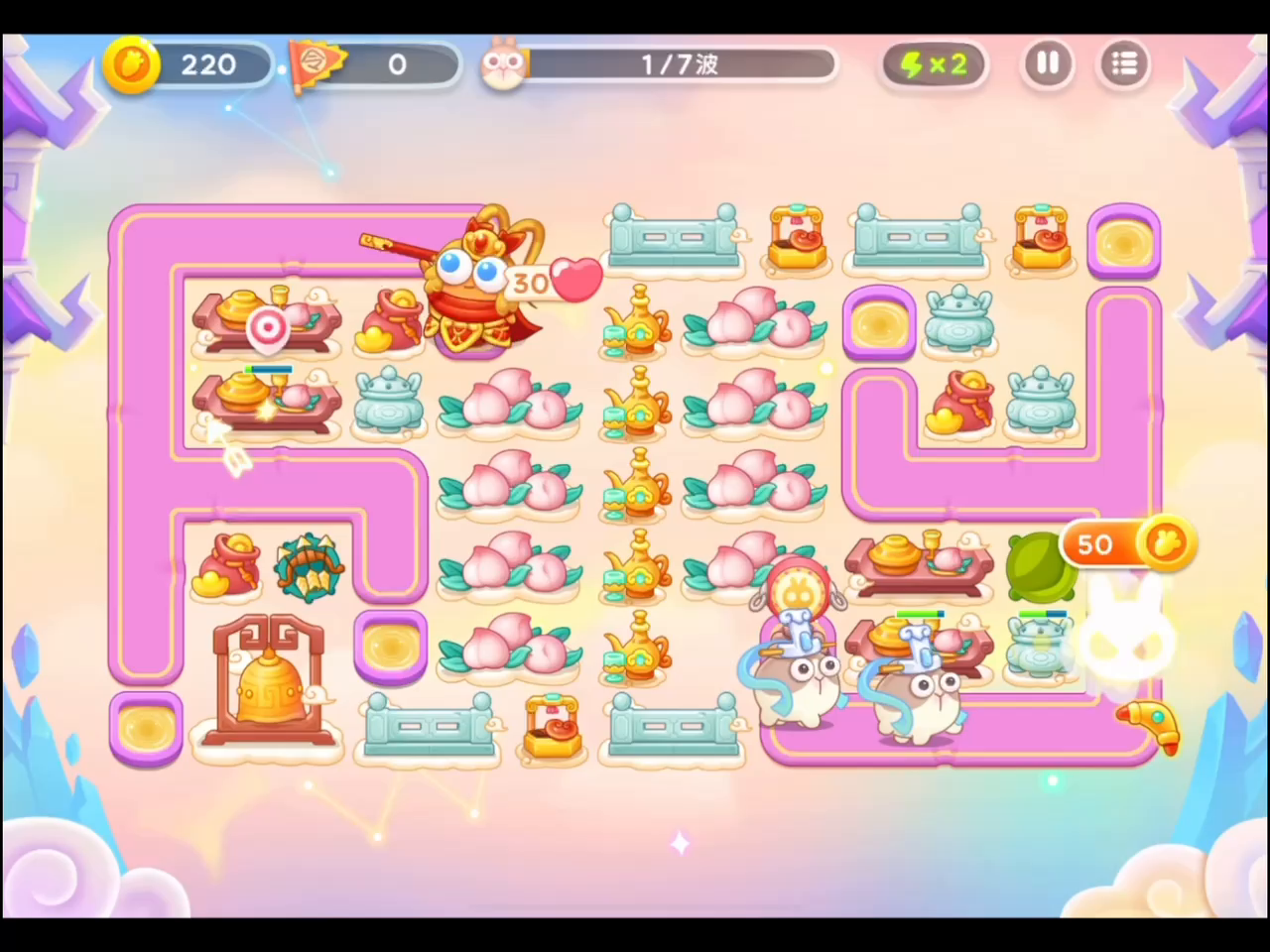
Task: Click the coin currency icon
Action: pyautogui.click(x=132, y=63)
